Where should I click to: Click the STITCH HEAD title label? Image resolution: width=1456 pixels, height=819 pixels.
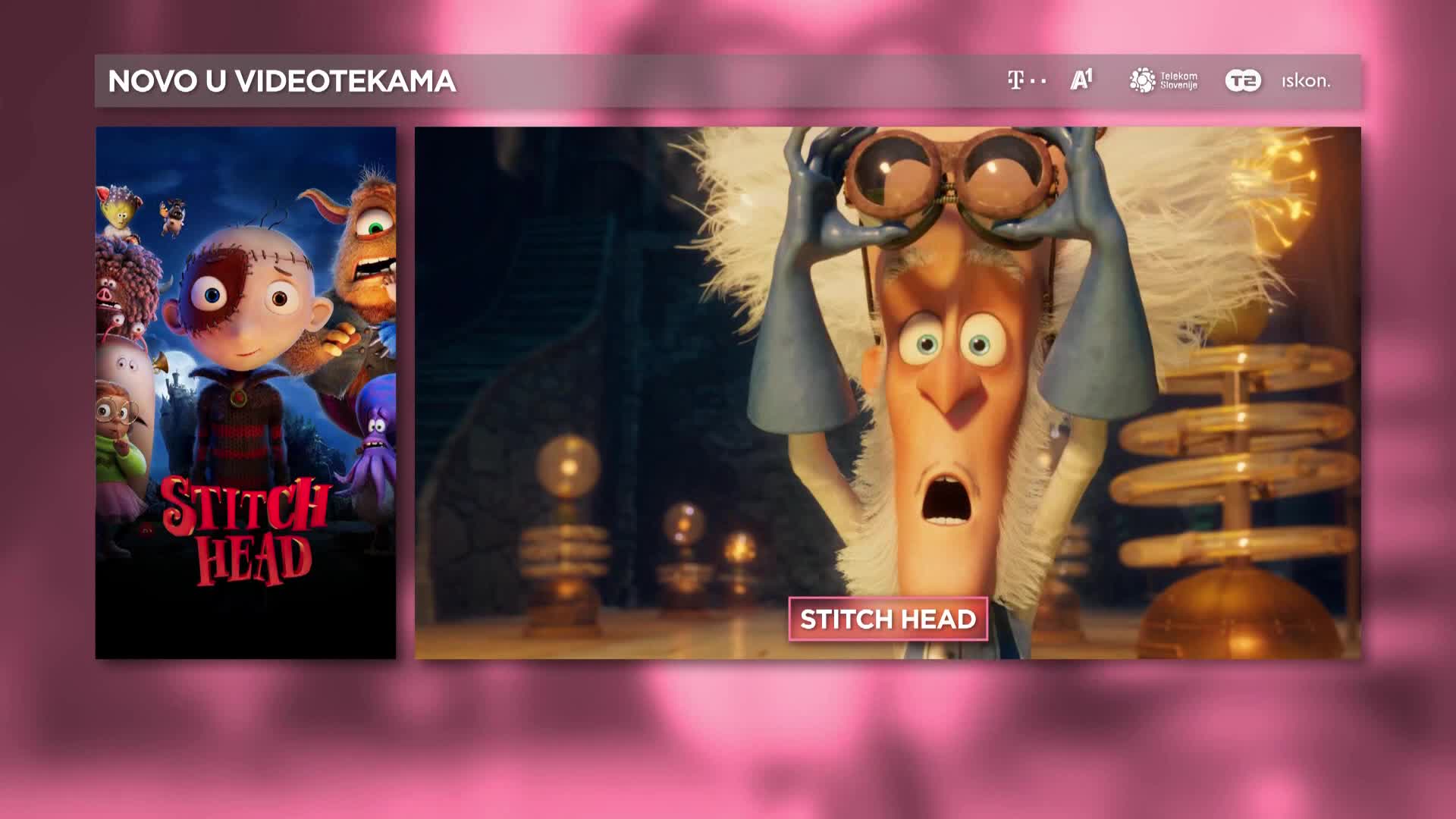click(888, 620)
